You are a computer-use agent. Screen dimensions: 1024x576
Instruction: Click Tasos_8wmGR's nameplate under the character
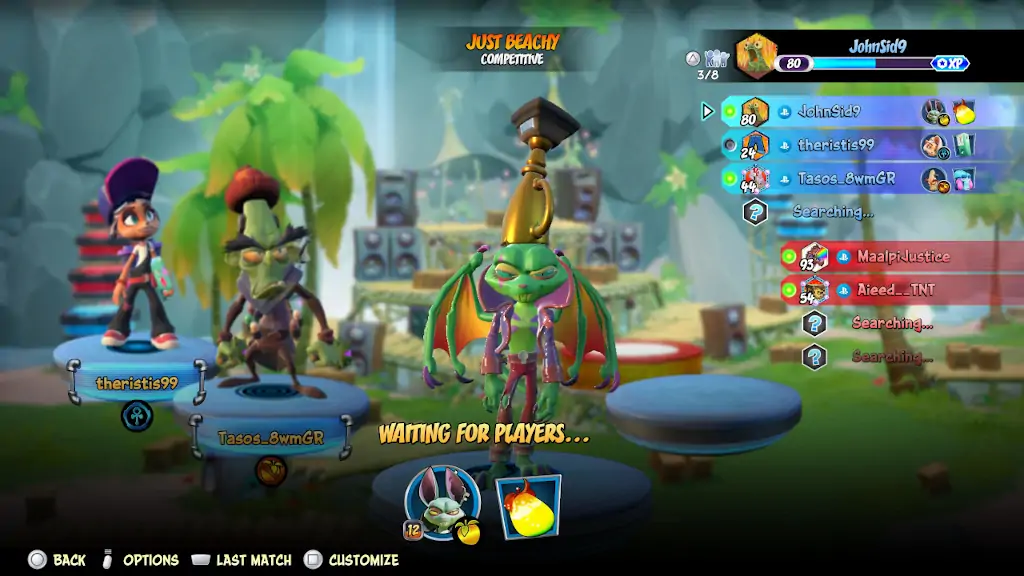(270, 438)
